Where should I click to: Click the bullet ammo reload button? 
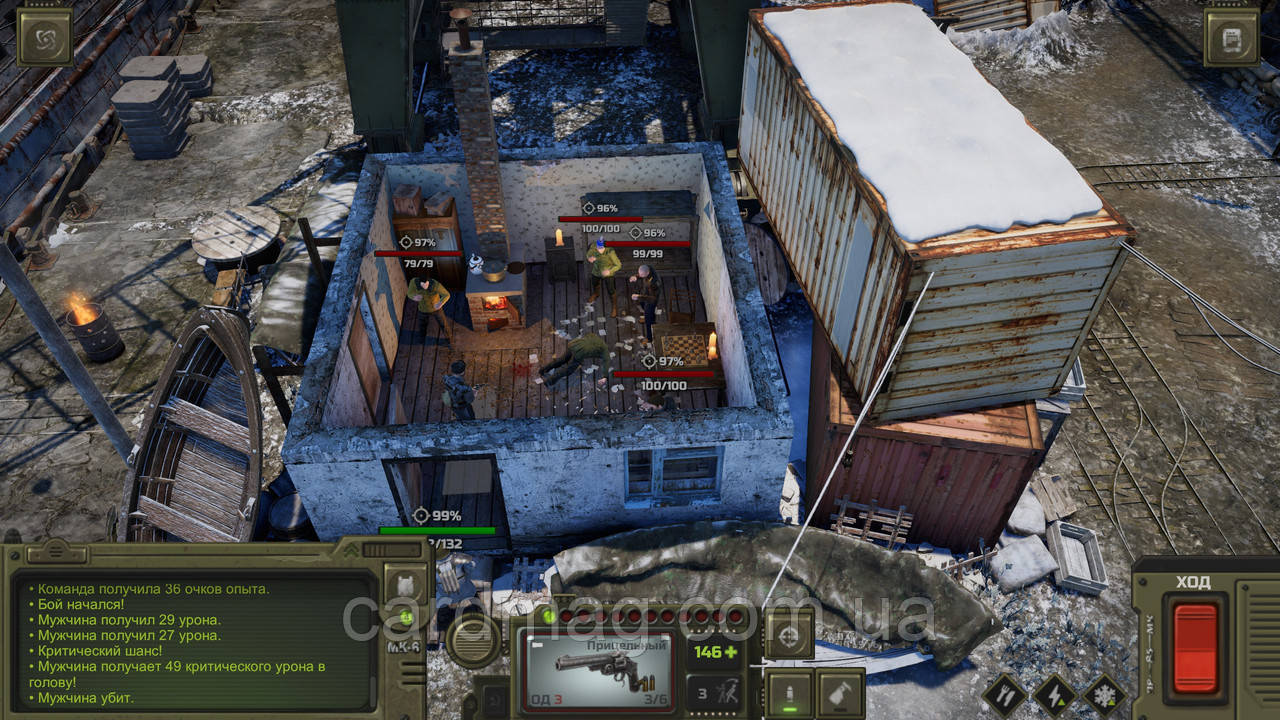[789, 694]
